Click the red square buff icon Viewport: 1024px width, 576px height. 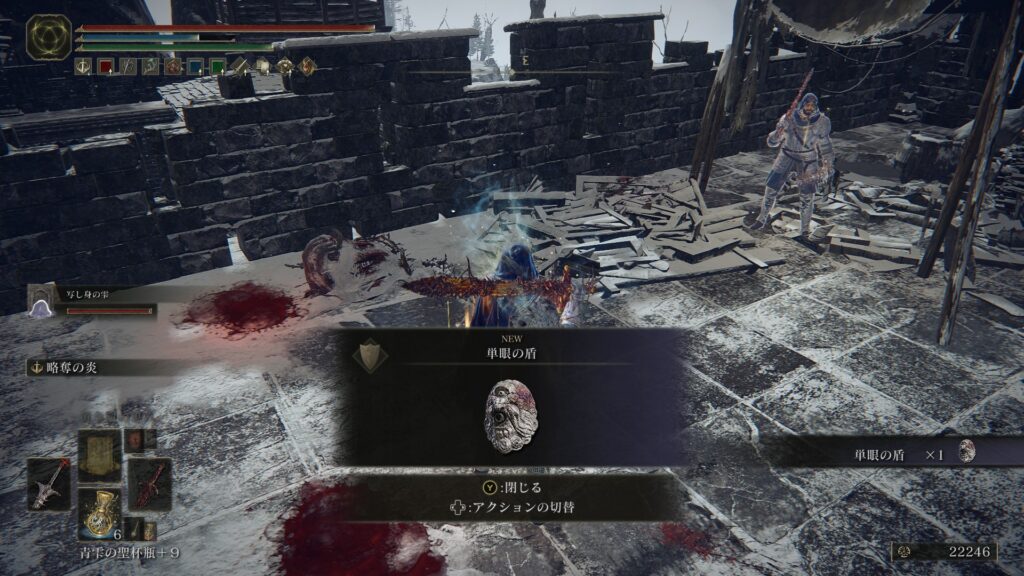click(x=105, y=67)
